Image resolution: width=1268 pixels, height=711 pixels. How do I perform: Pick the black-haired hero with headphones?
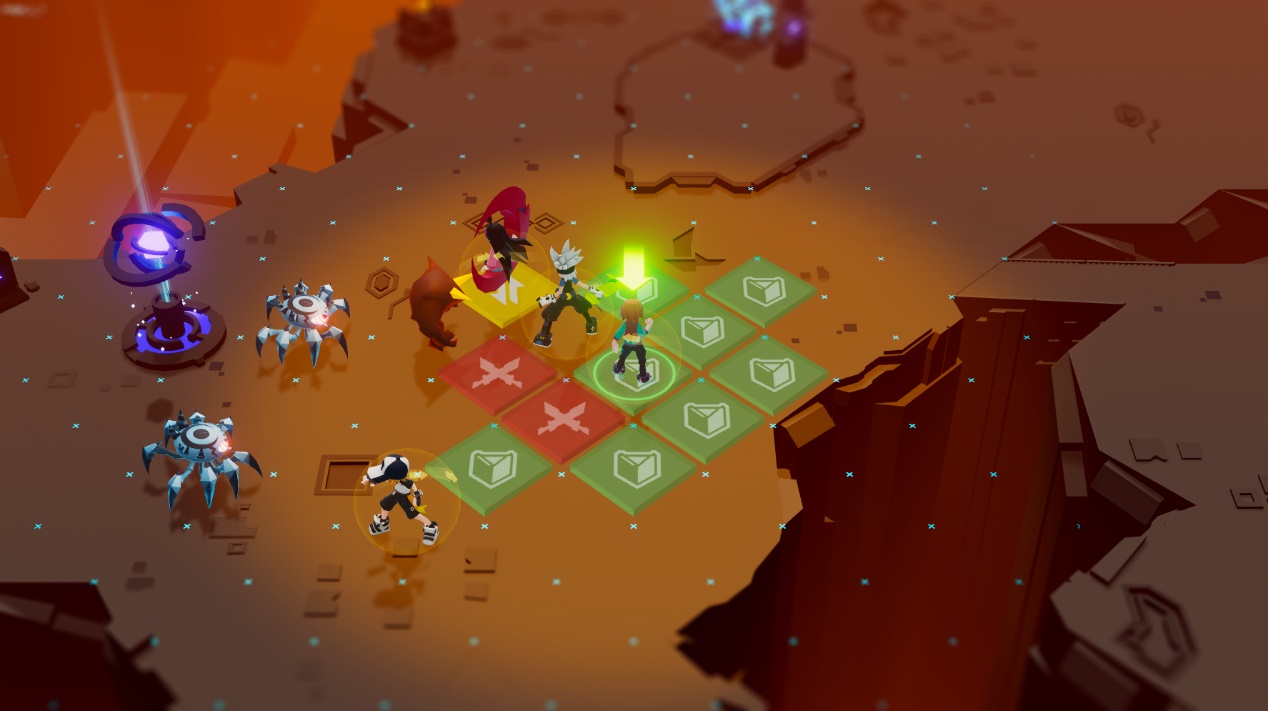(x=400, y=498)
